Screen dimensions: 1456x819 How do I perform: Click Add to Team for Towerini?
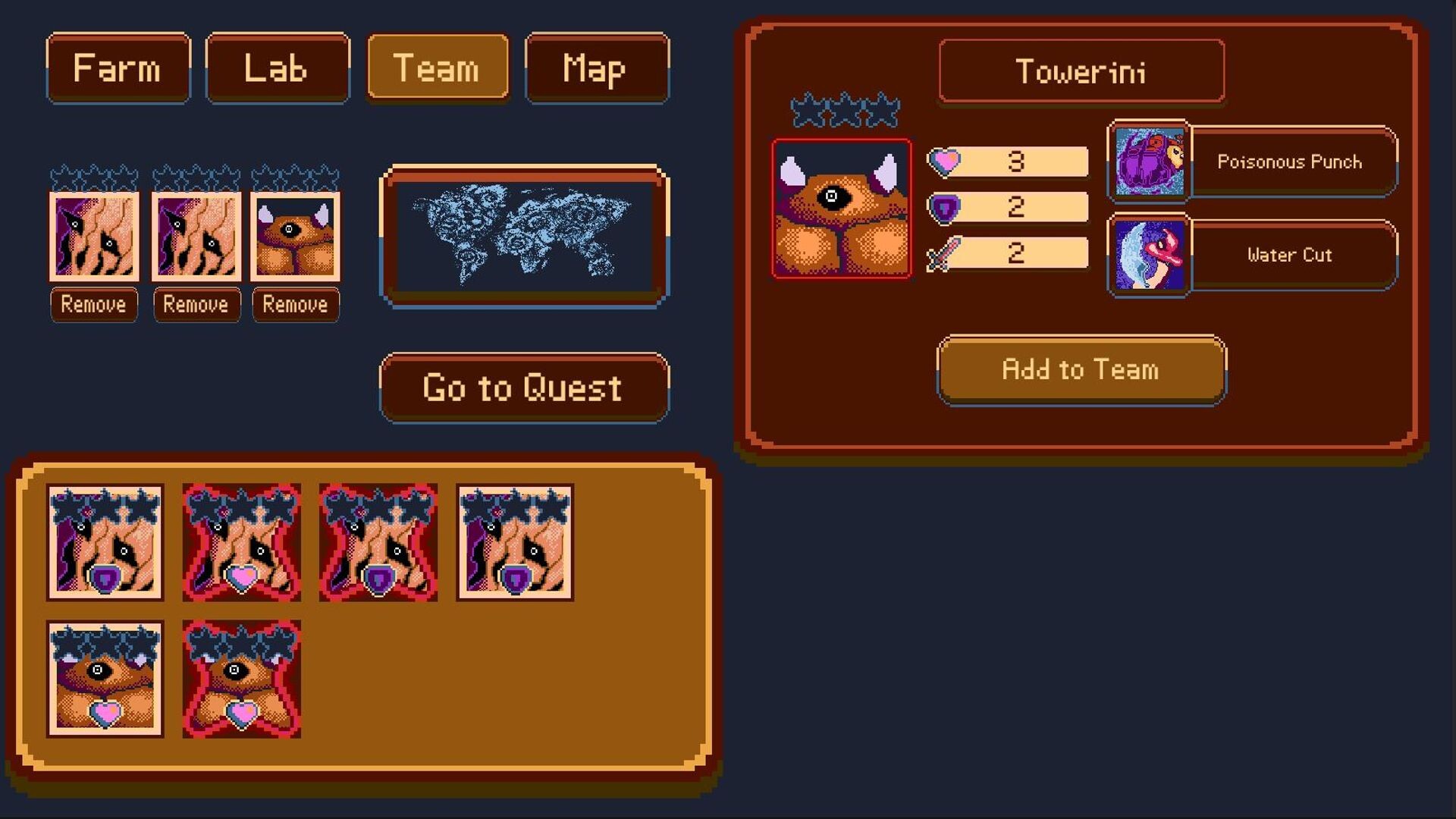pyautogui.click(x=1080, y=371)
